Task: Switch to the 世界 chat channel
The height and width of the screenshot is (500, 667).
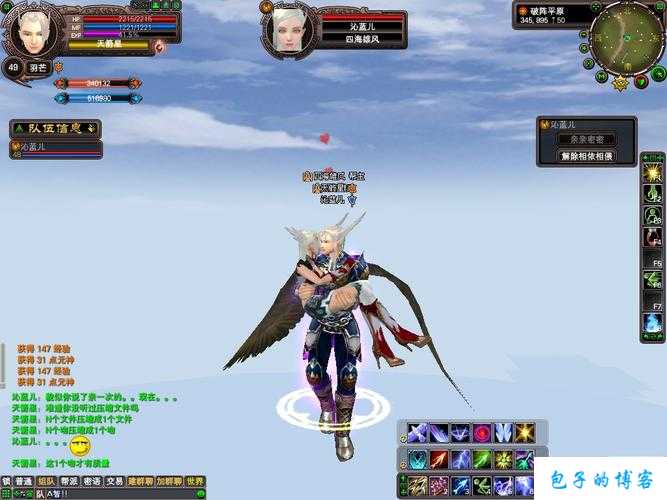Action: pos(195,481)
